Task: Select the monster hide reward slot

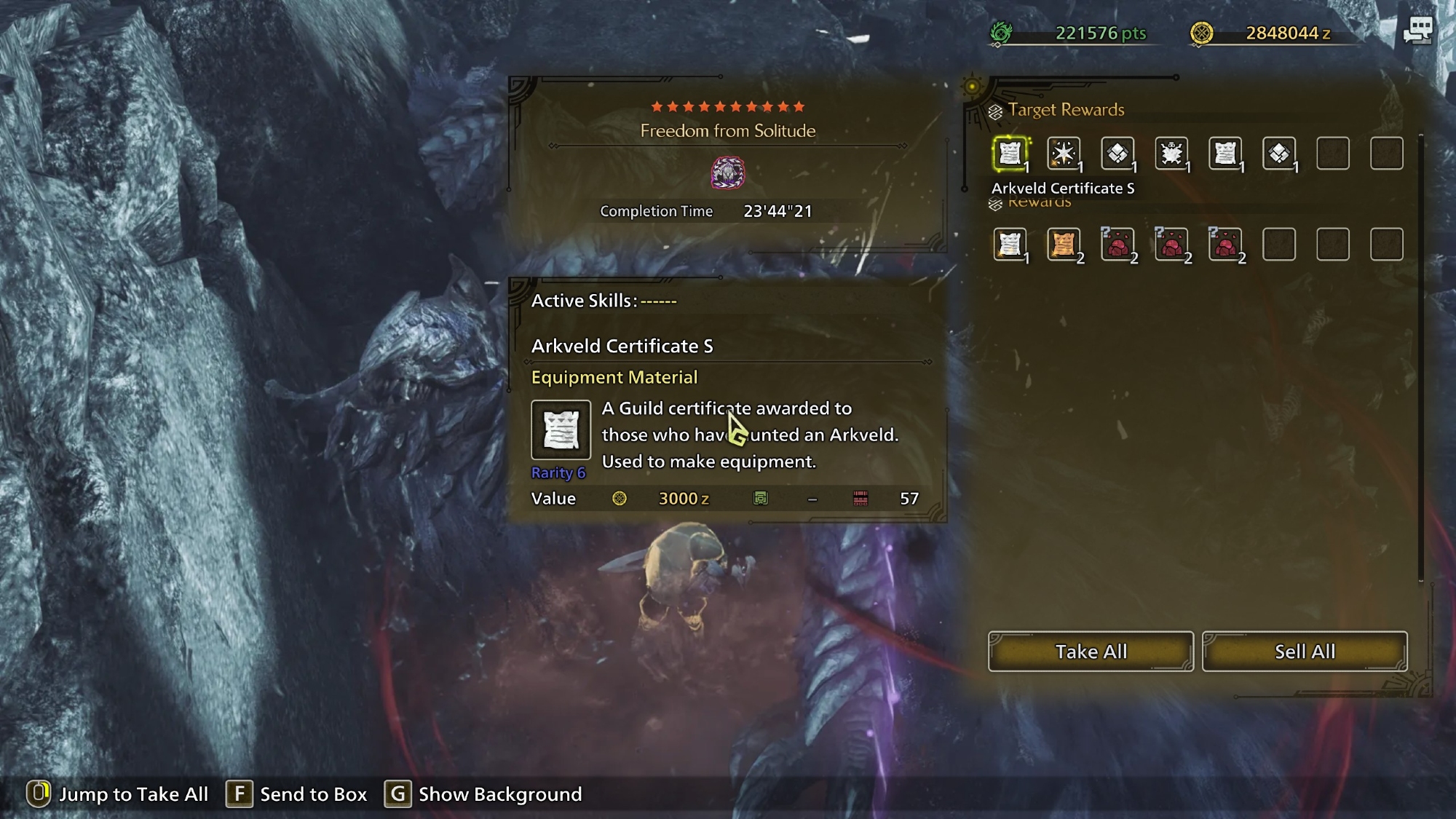Action: (x=1171, y=154)
